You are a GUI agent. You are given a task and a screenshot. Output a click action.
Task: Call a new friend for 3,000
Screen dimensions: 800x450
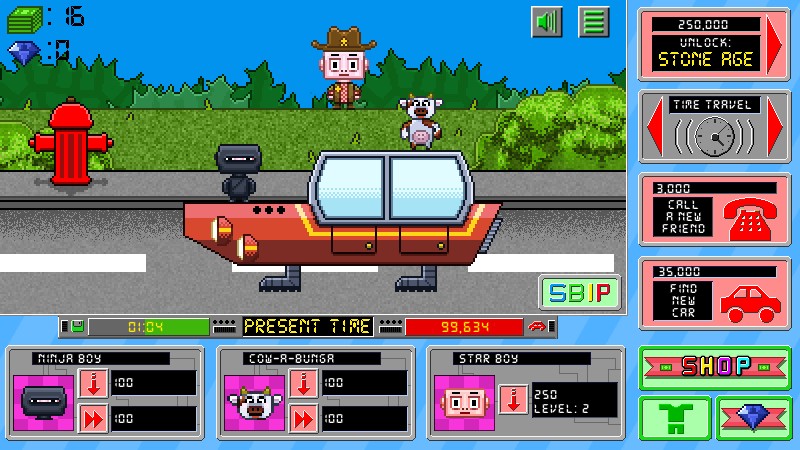pyautogui.click(x=714, y=210)
